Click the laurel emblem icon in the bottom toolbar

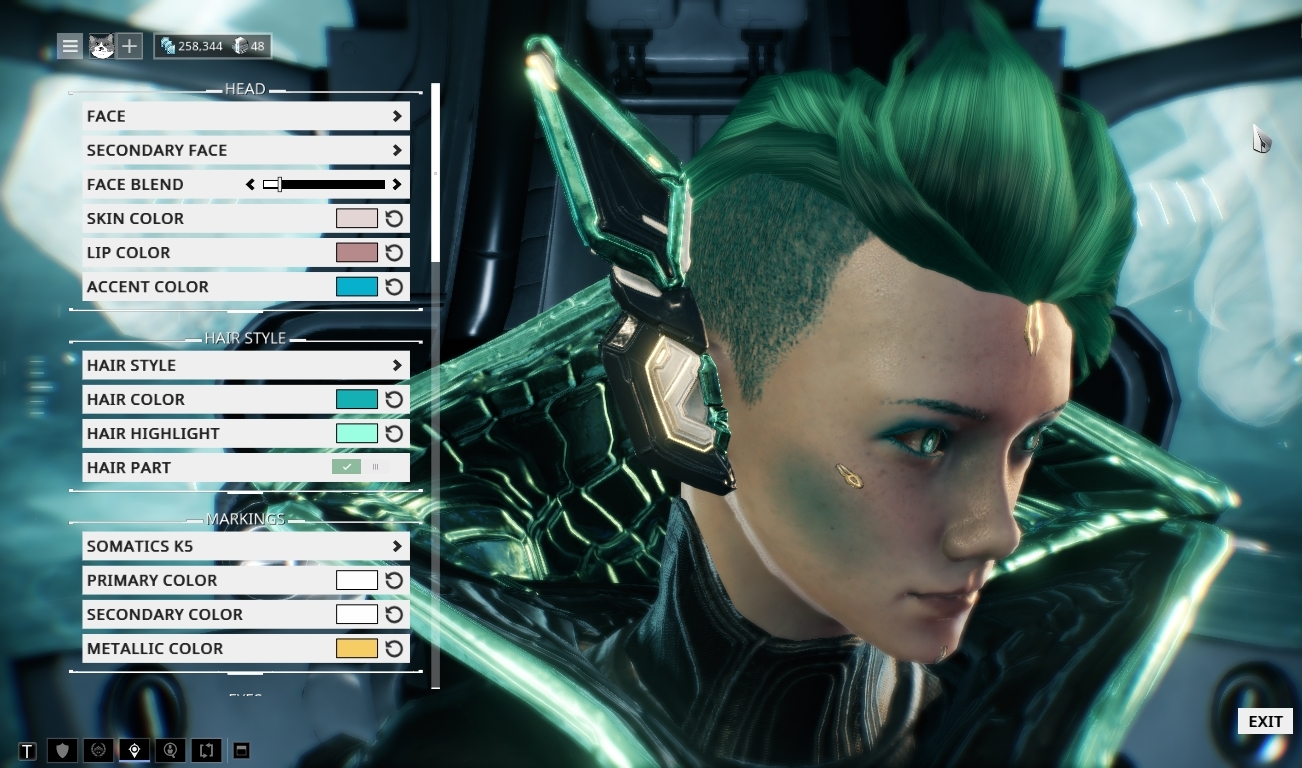pyautogui.click(x=99, y=749)
